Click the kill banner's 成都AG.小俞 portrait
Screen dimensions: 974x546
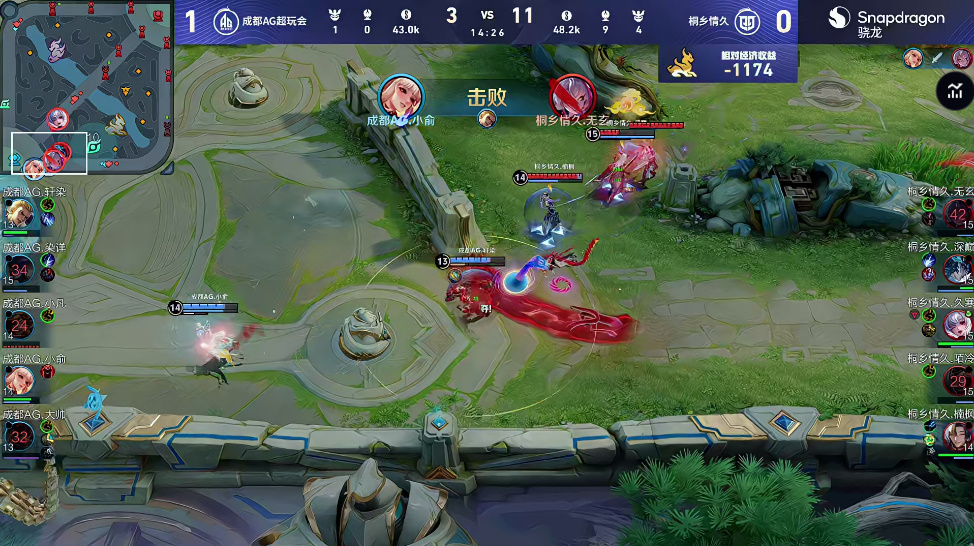click(401, 95)
